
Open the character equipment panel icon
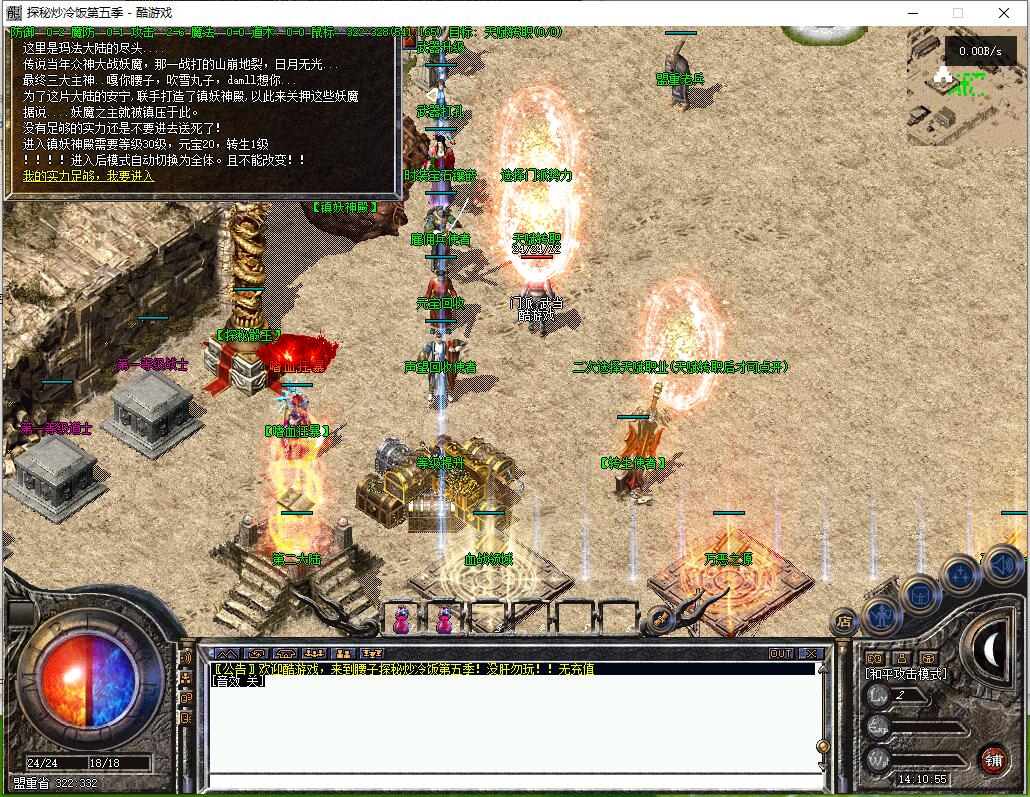[x=882, y=613]
